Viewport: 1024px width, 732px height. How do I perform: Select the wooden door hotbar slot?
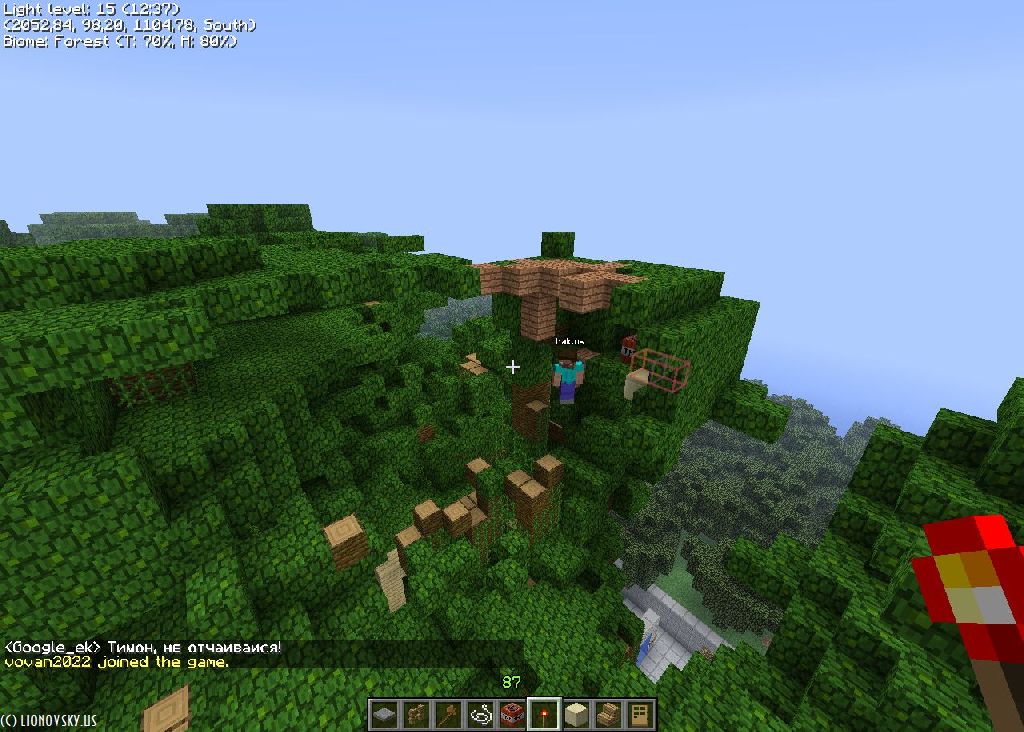[640, 715]
